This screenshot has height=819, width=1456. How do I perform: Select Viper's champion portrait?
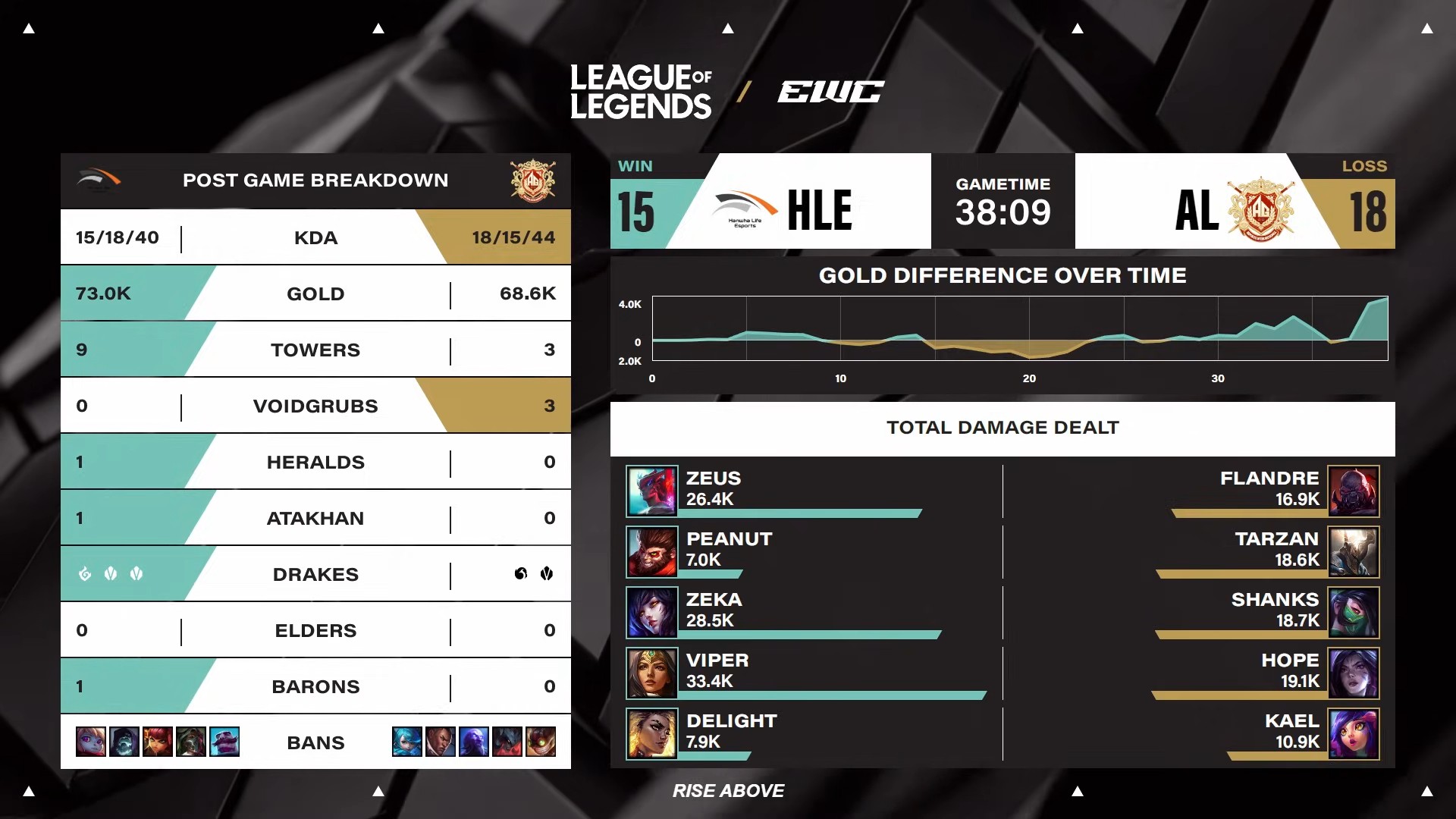[652, 673]
